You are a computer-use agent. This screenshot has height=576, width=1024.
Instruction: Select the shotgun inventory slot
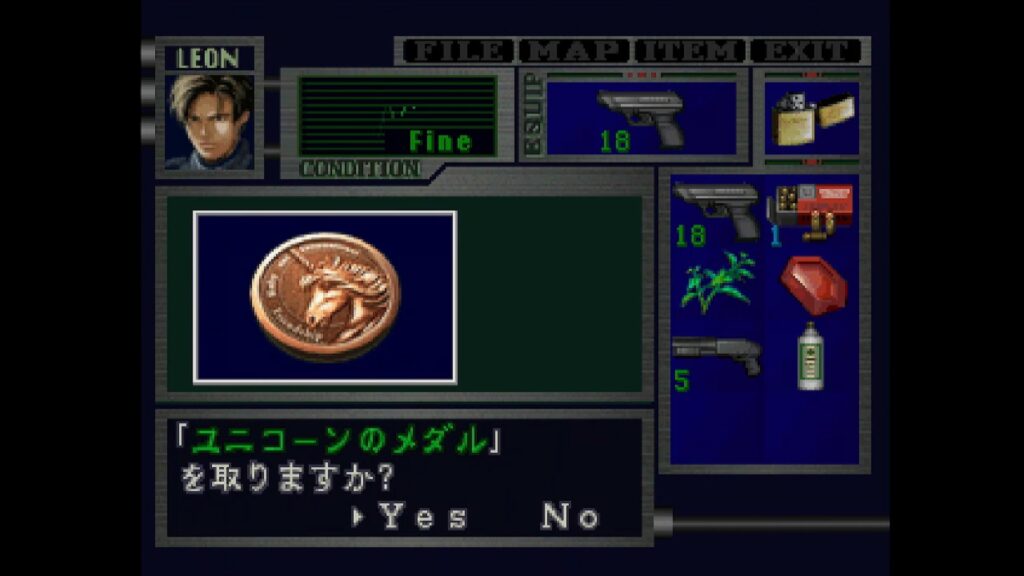[x=716, y=357]
